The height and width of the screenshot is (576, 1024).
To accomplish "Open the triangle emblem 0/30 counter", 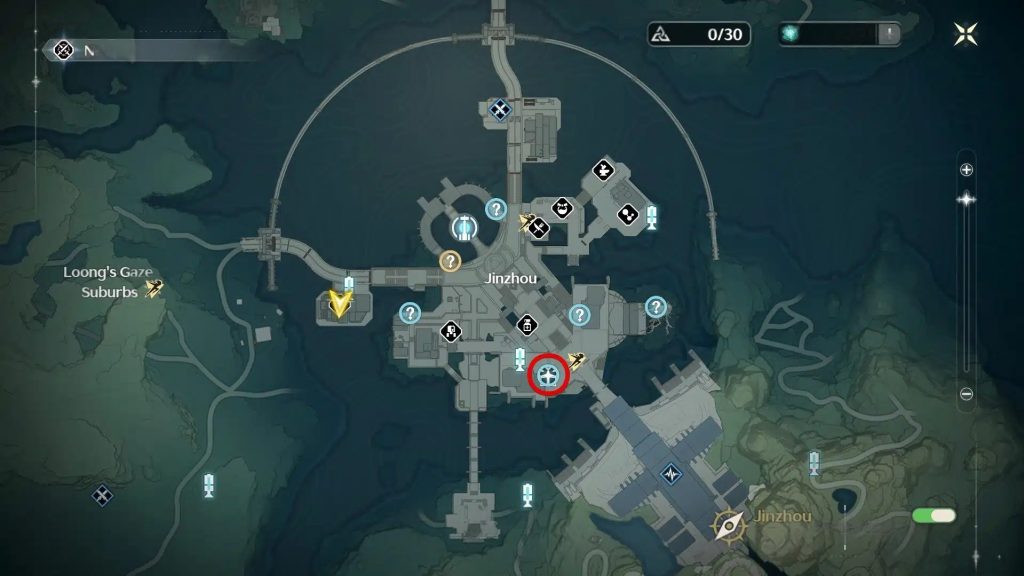I will click(698, 34).
